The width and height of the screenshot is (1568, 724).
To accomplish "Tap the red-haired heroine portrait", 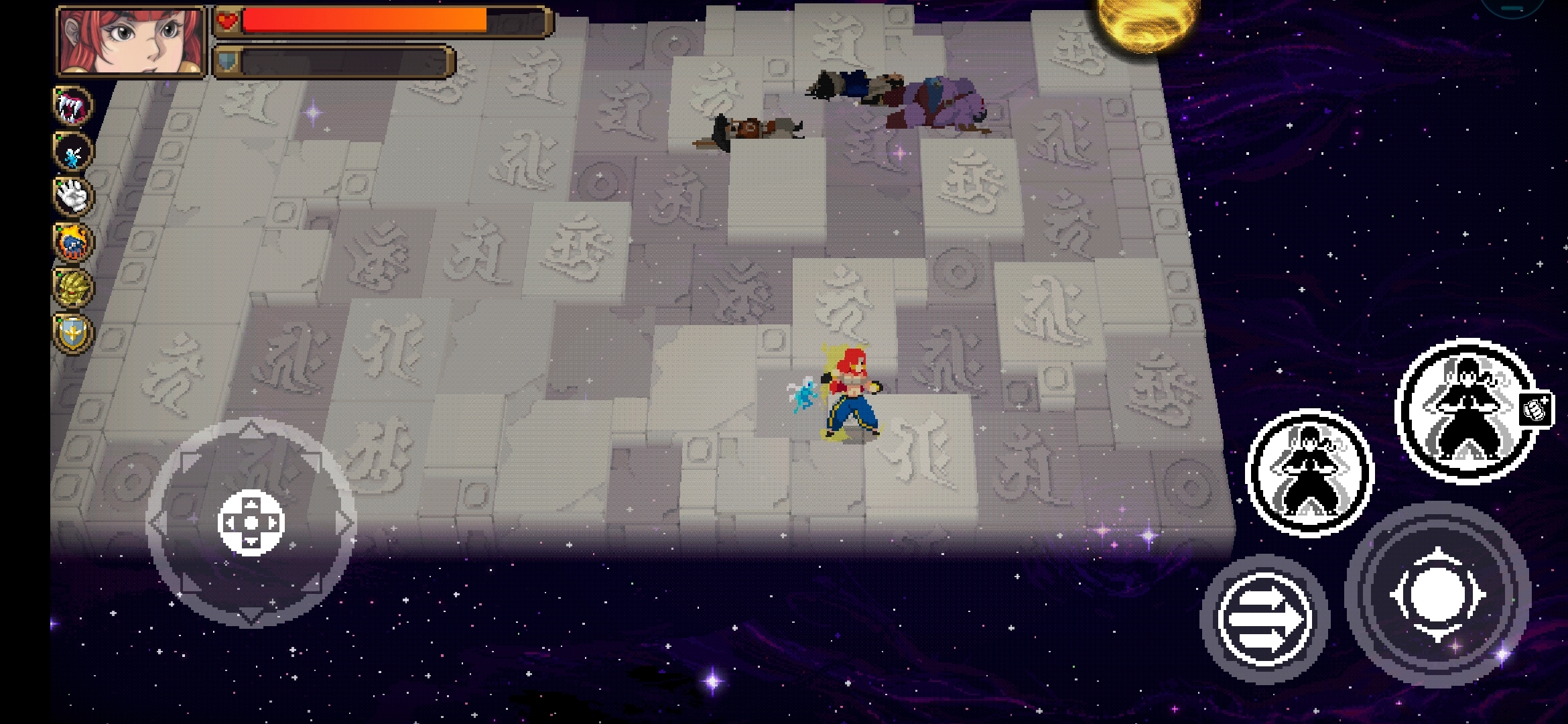I will tap(131, 42).
